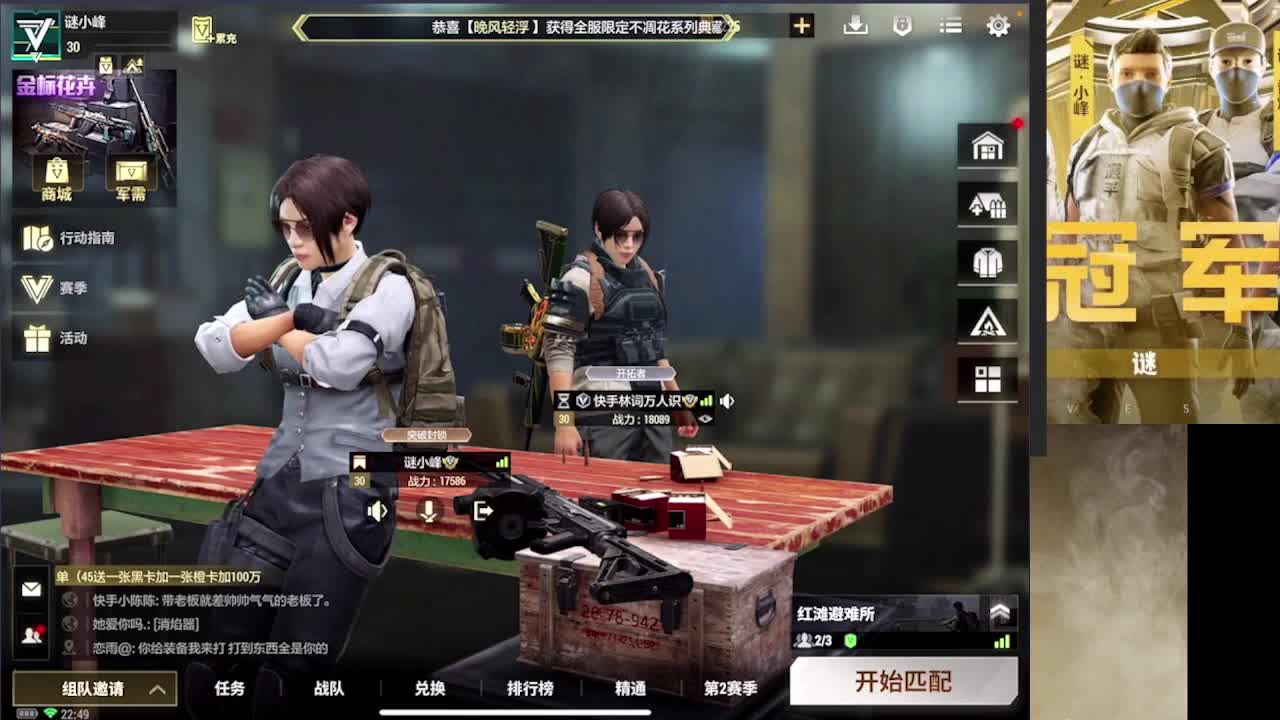Mute your microphone icon
The image size is (1280, 720).
coord(427,511)
